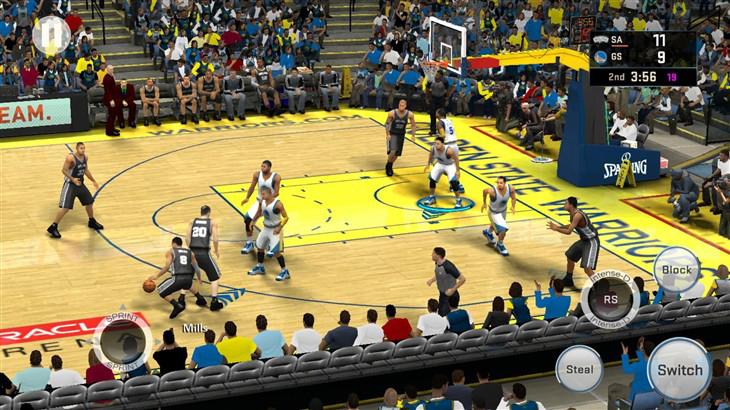Tap the Sprint movement joystick

123,341
